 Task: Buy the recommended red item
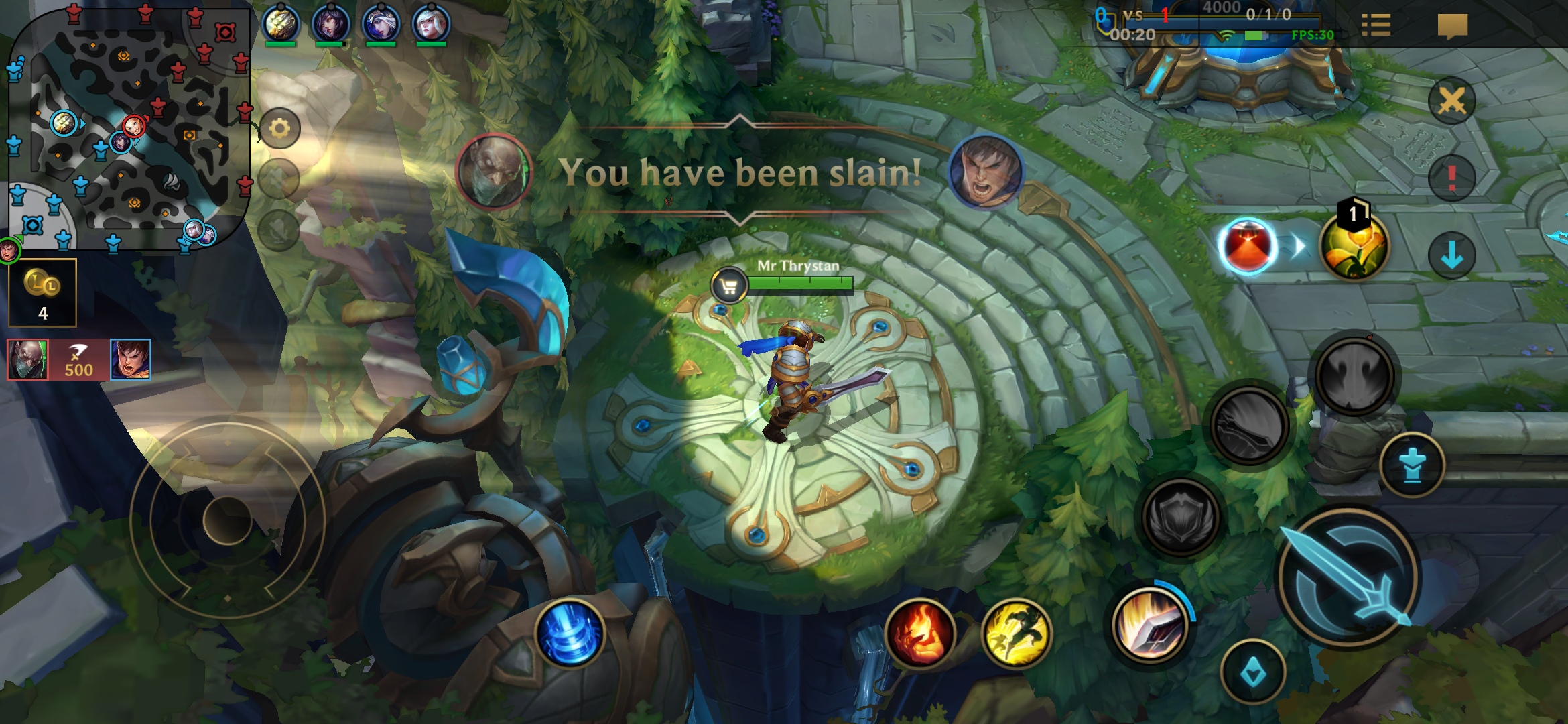click(1247, 246)
